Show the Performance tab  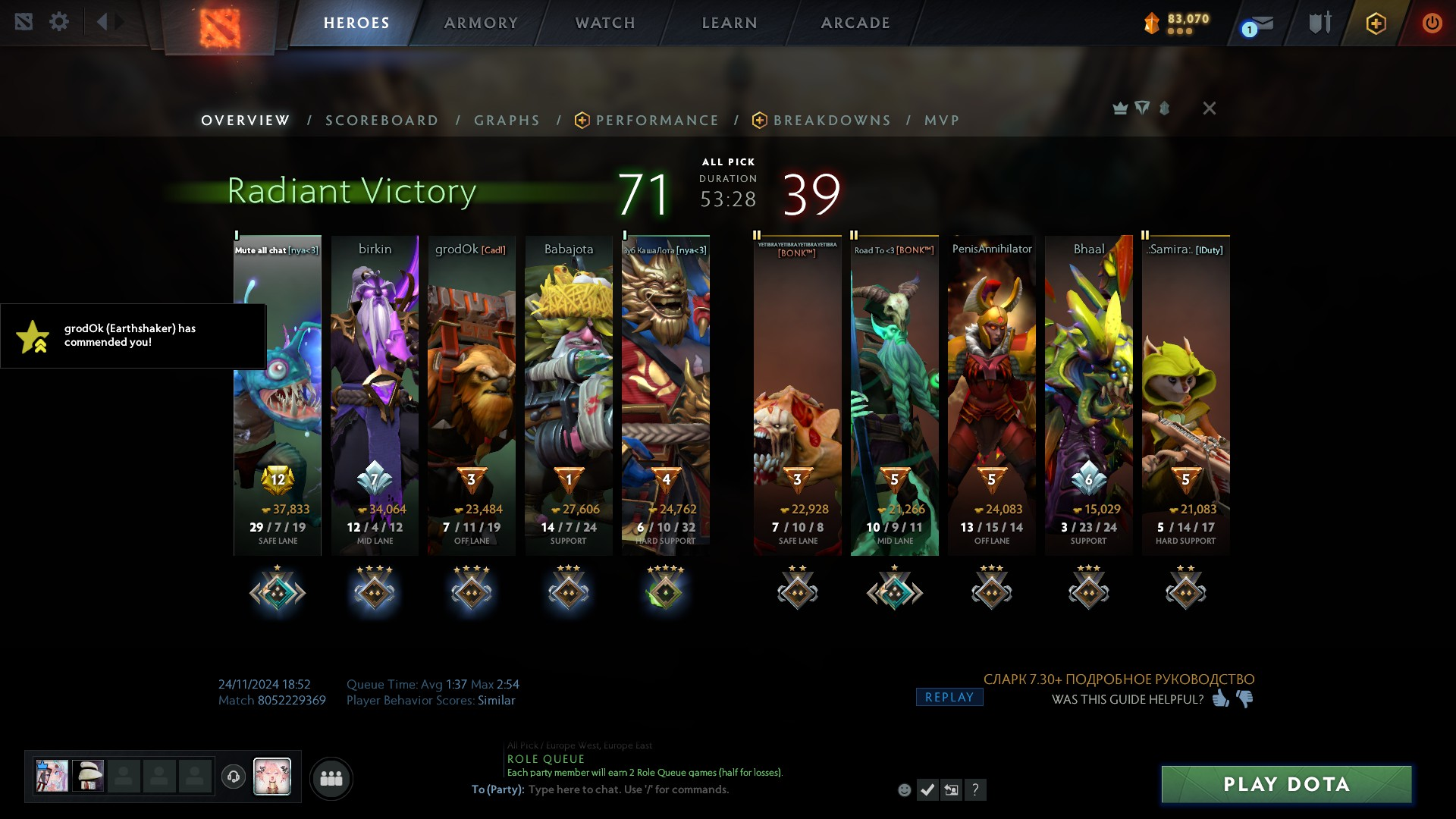[x=656, y=121]
